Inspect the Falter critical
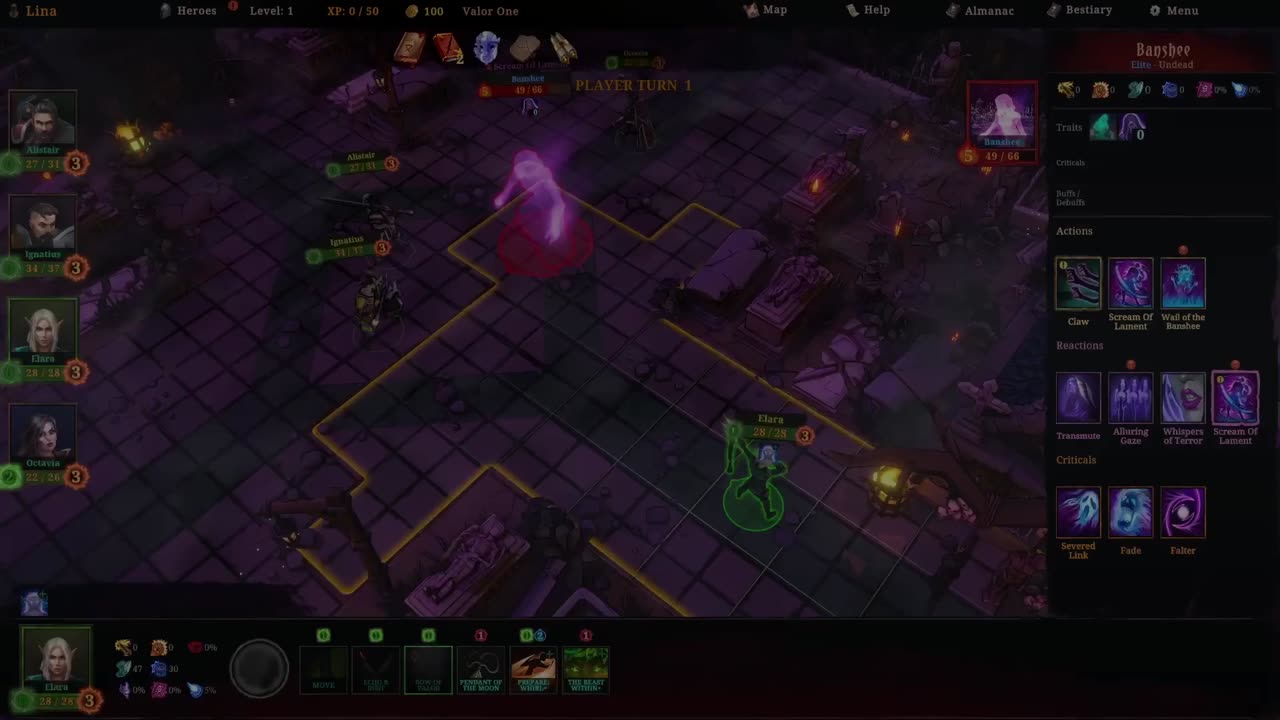 pyautogui.click(x=1183, y=512)
